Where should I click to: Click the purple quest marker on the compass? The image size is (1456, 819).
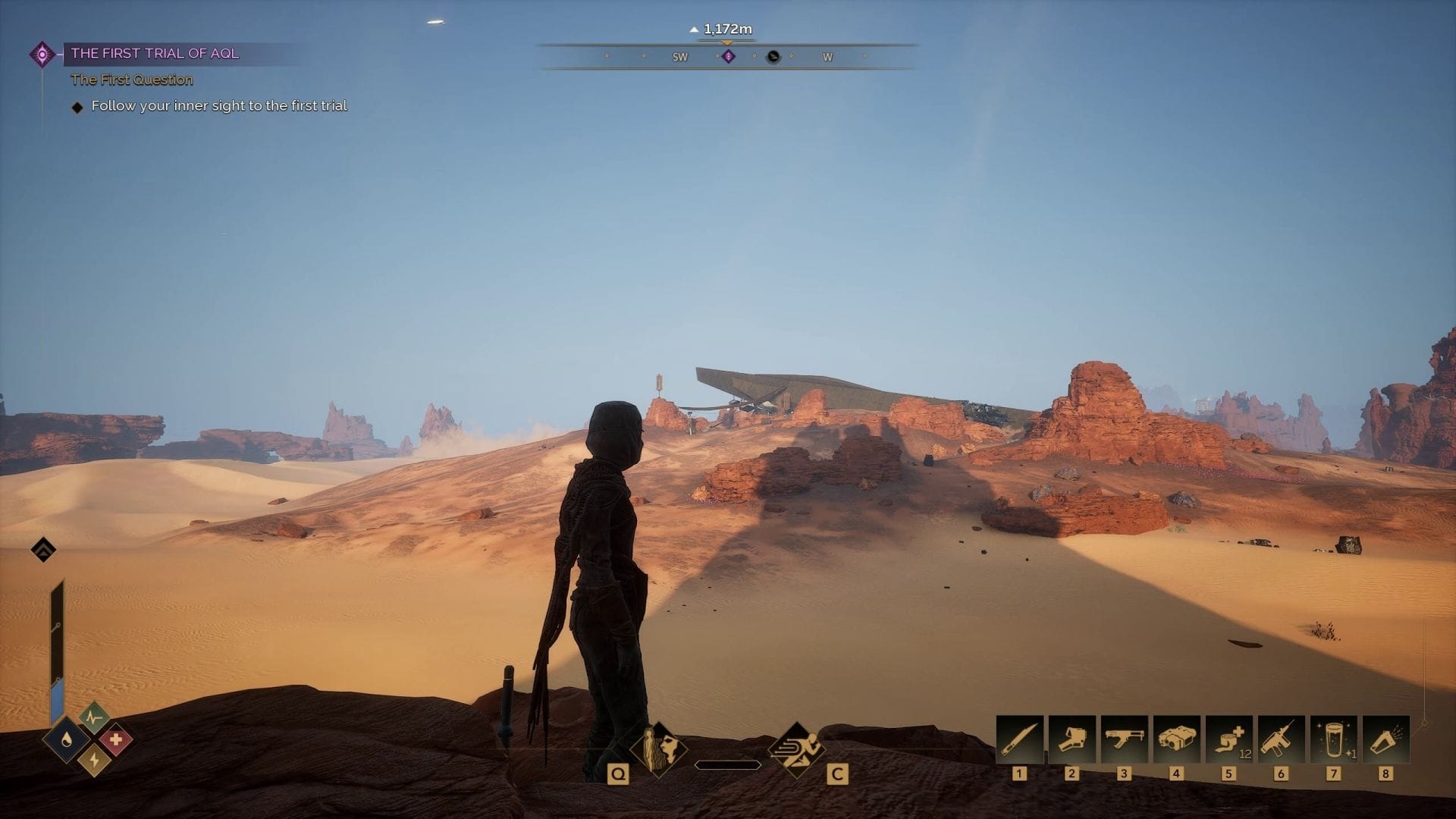(728, 57)
